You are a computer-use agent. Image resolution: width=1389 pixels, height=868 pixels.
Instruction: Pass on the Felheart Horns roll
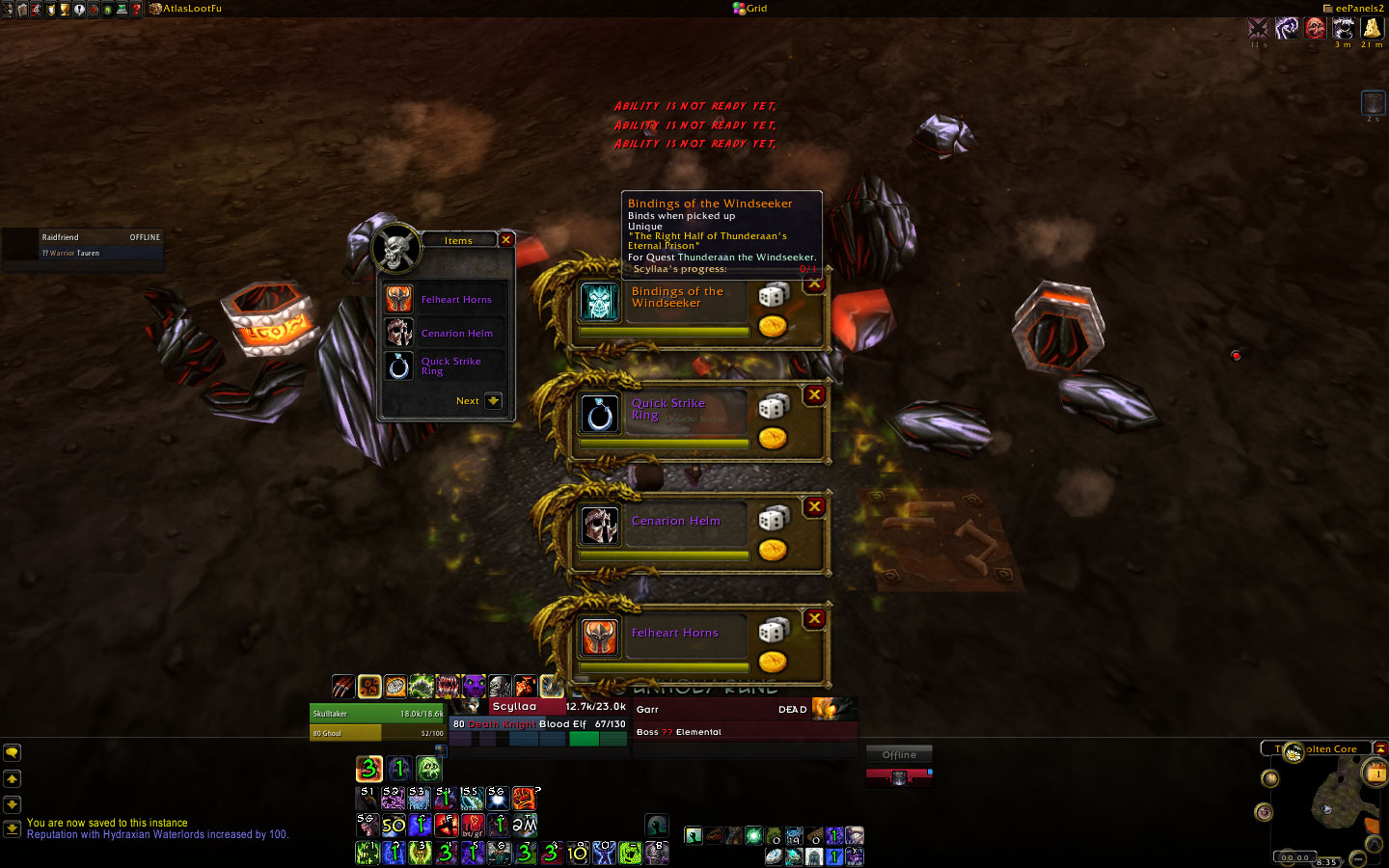(815, 619)
